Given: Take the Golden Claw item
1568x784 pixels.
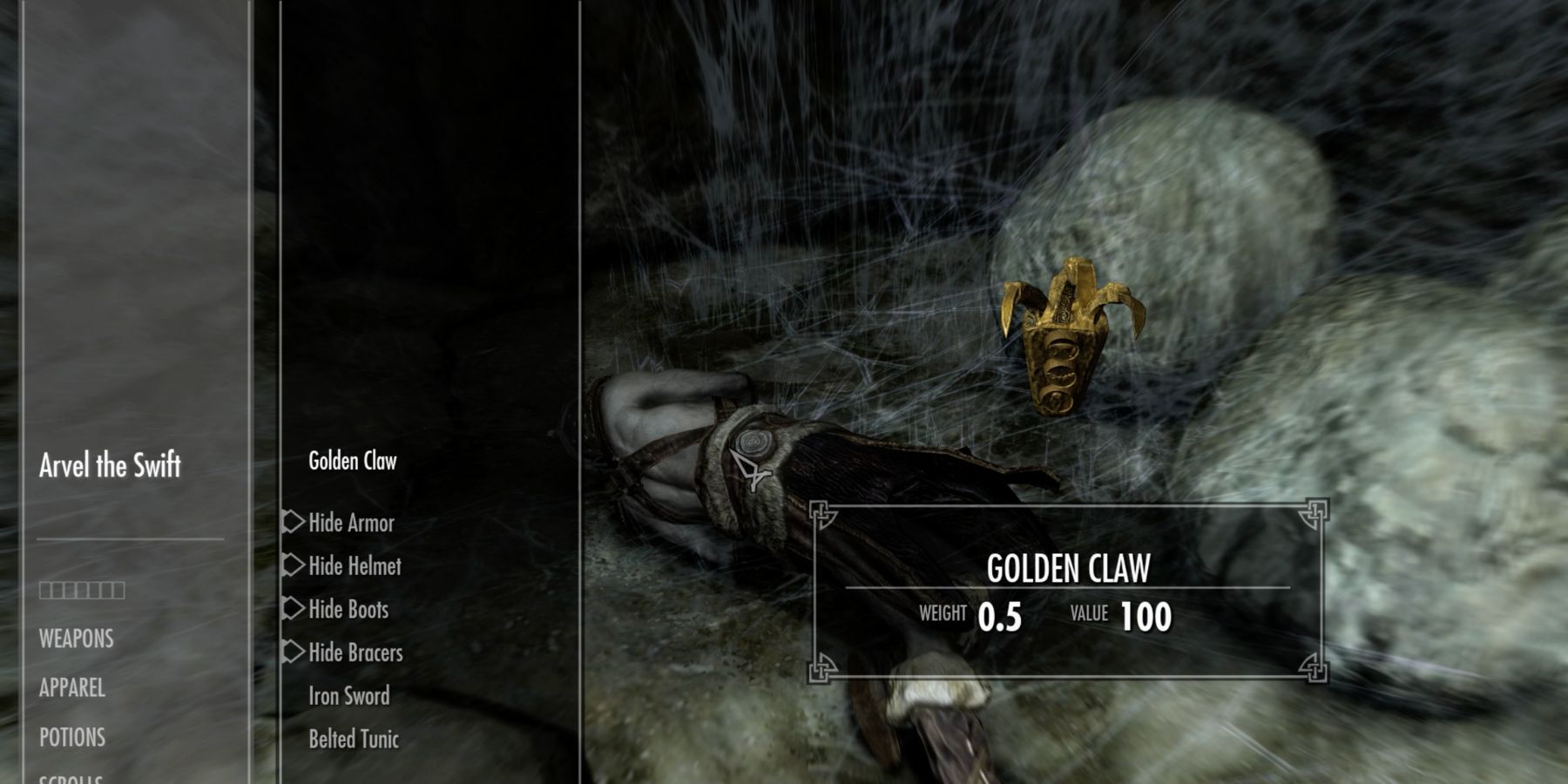Looking at the screenshot, I should 353,461.
